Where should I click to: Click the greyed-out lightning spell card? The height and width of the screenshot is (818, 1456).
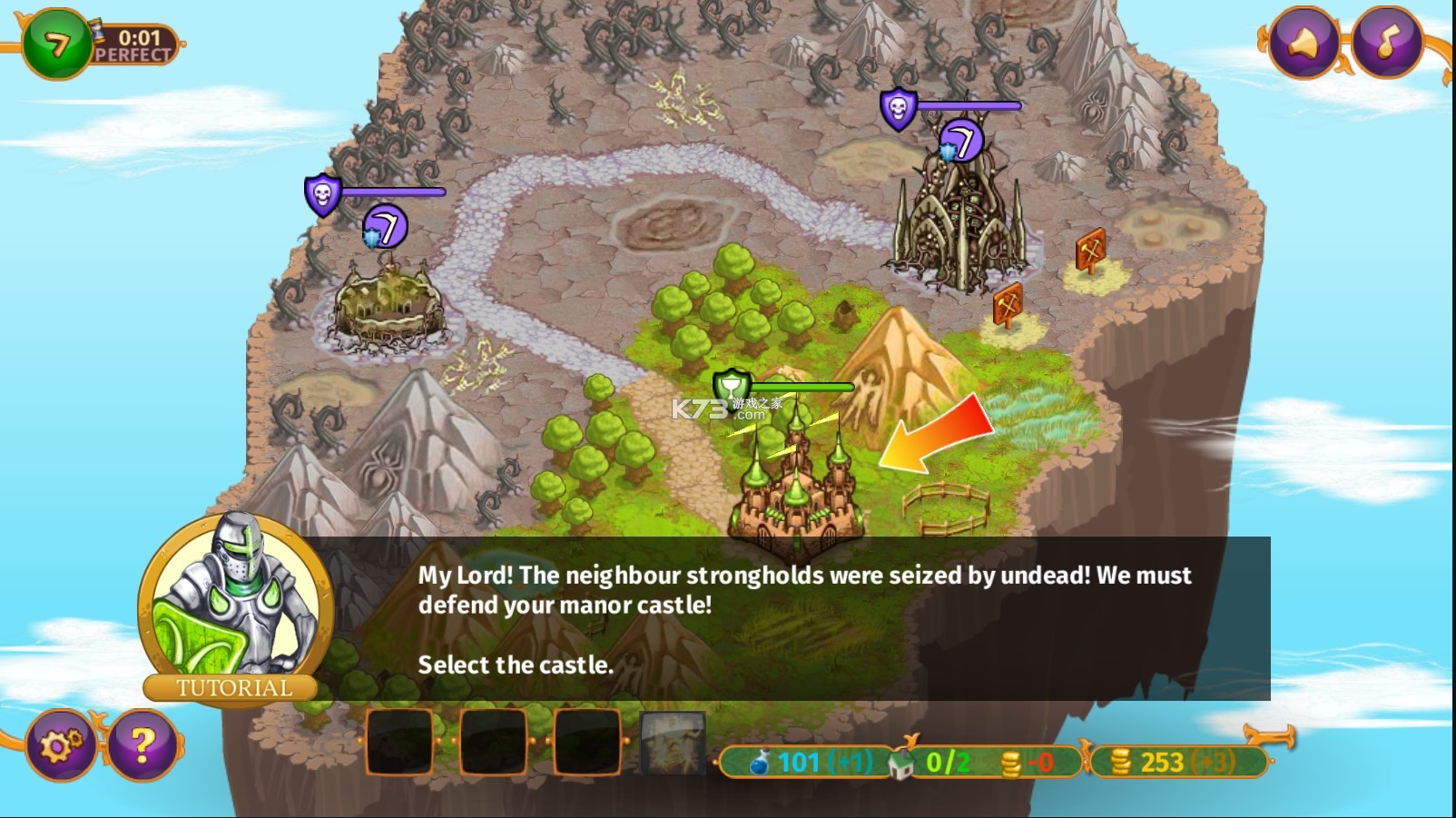click(x=673, y=742)
